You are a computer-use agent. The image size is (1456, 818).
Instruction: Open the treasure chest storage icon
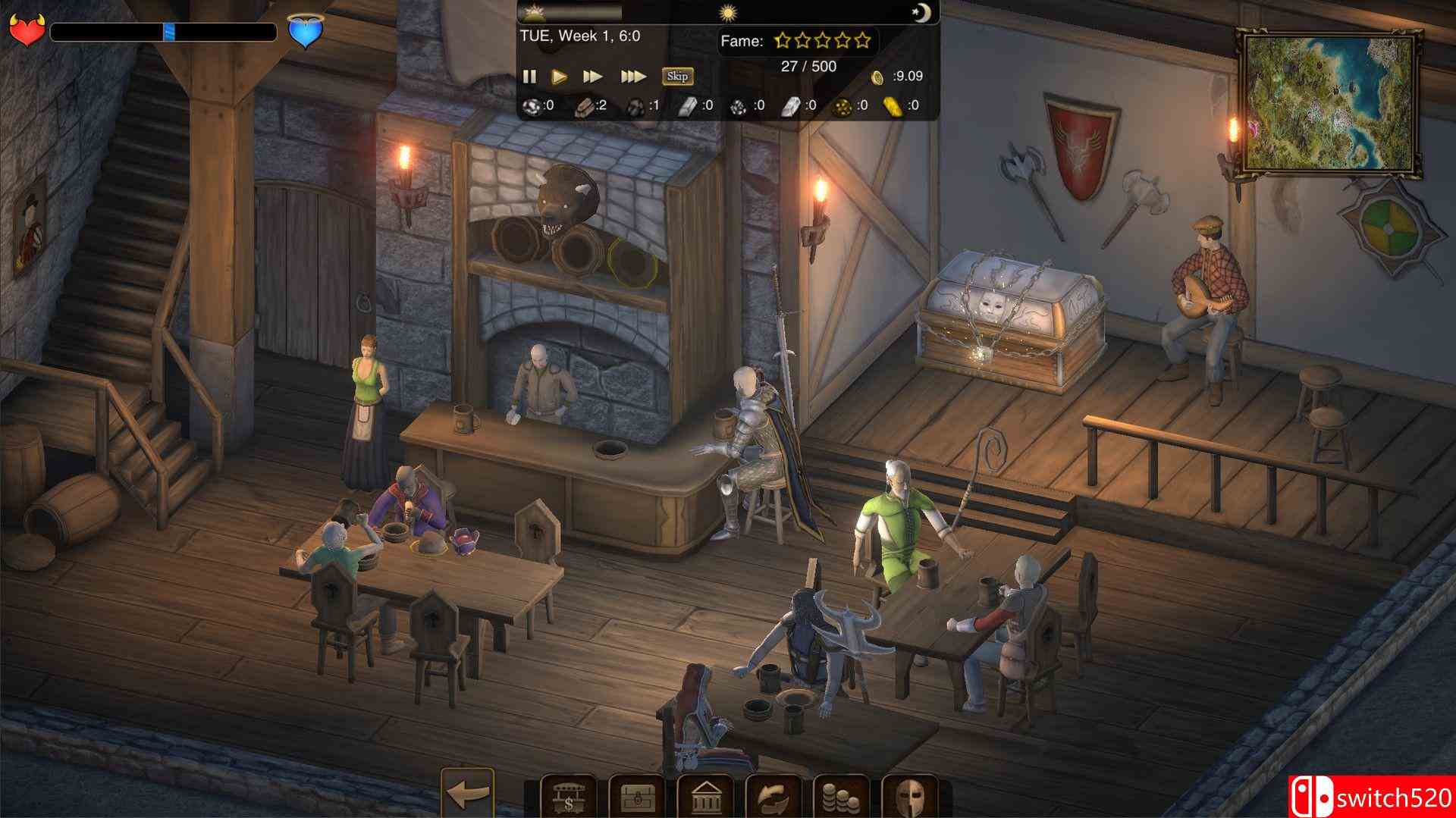click(636, 796)
